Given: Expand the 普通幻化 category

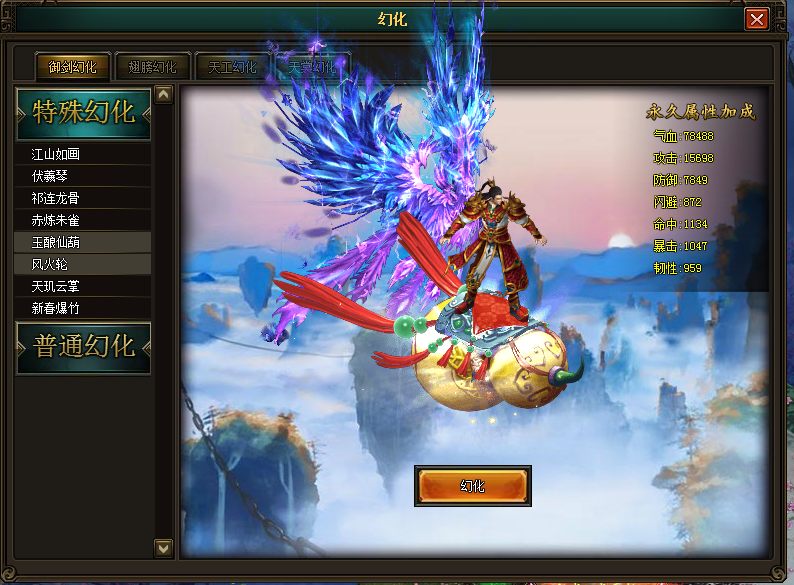Looking at the screenshot, I should point(84,347).
